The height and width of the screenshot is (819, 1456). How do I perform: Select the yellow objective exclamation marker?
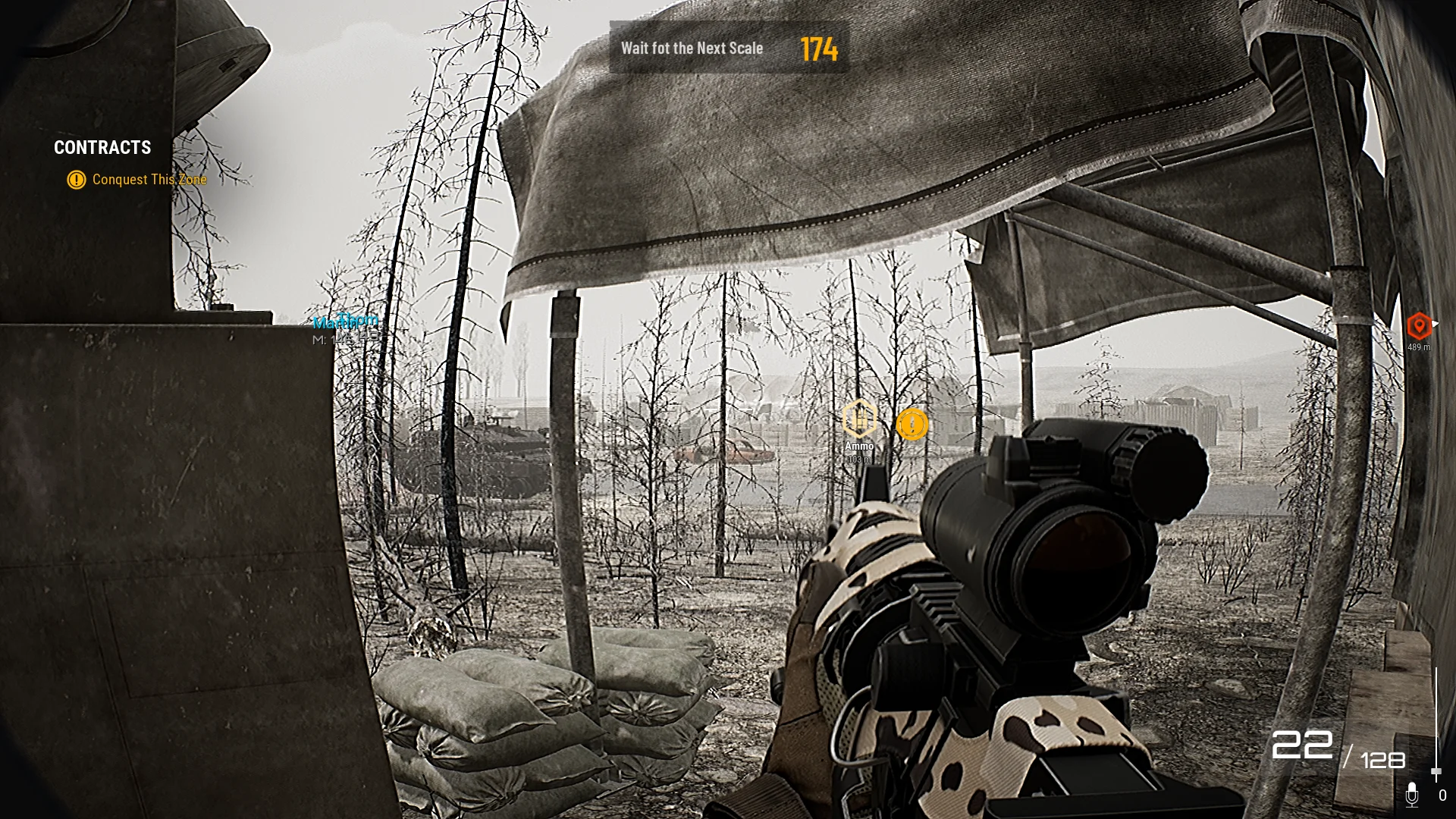click(x=912, y=425)
